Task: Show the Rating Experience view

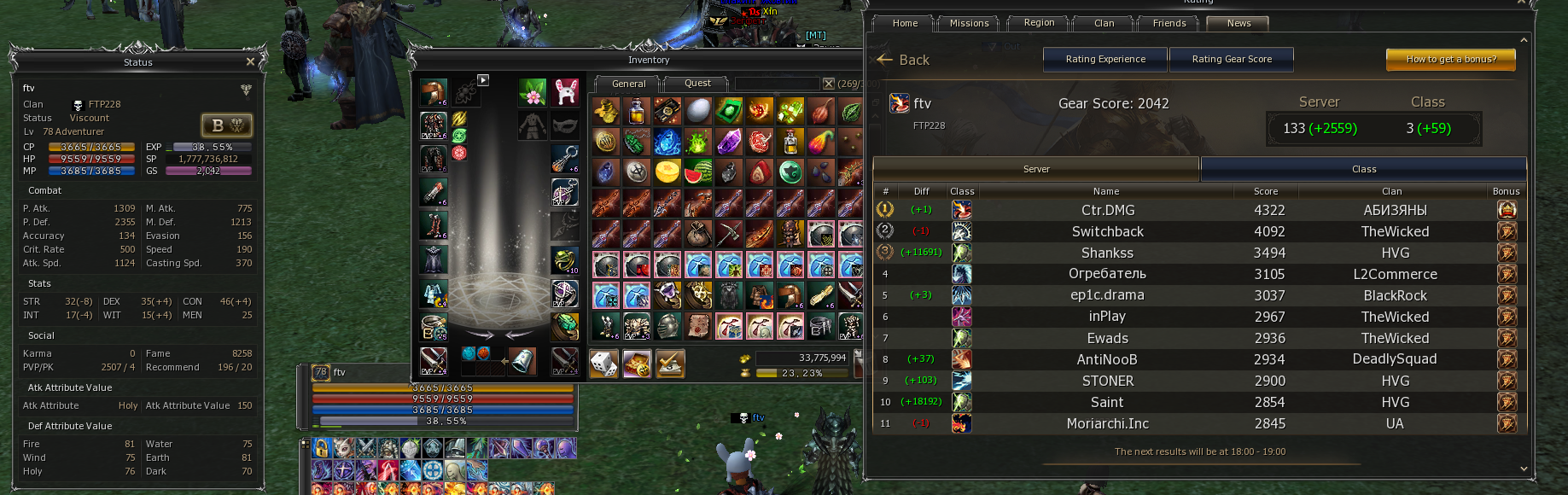Action: tap(1105, 59)
